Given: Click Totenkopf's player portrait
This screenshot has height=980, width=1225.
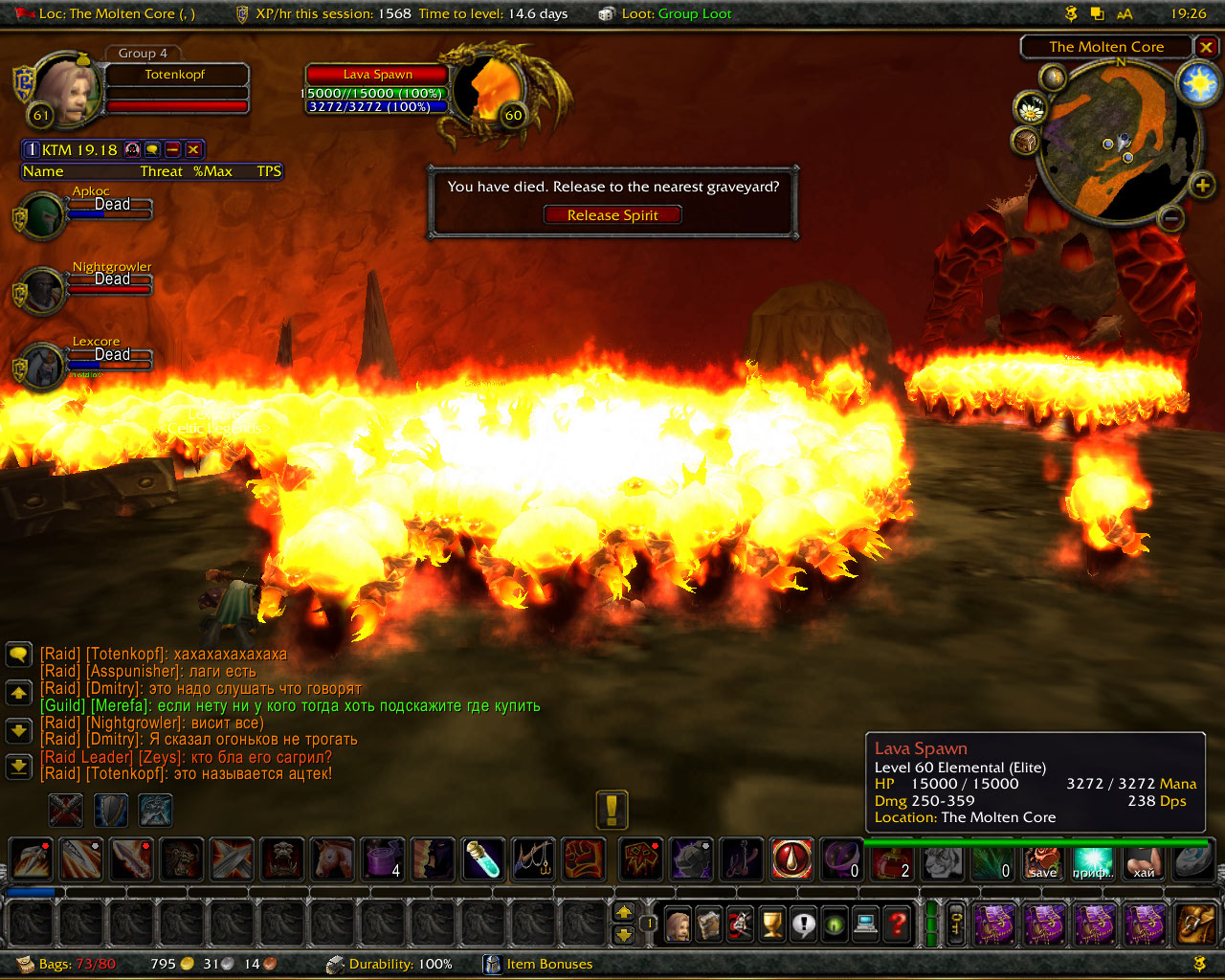Looking at the screenshot, I should pyautogui.click(x=67, y=91).
